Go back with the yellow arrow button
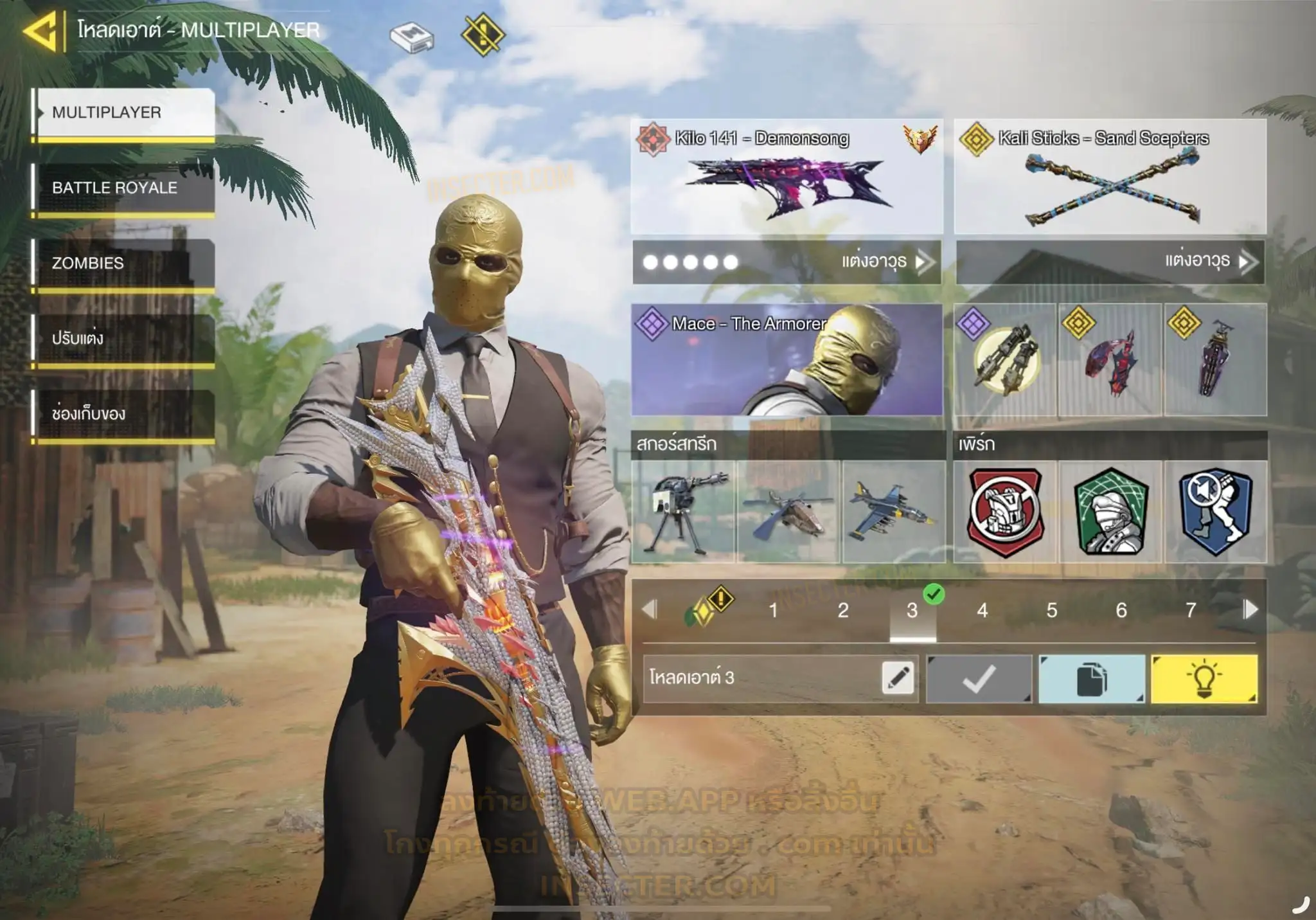Screen dimensions: 1316x920 point(42,31)
